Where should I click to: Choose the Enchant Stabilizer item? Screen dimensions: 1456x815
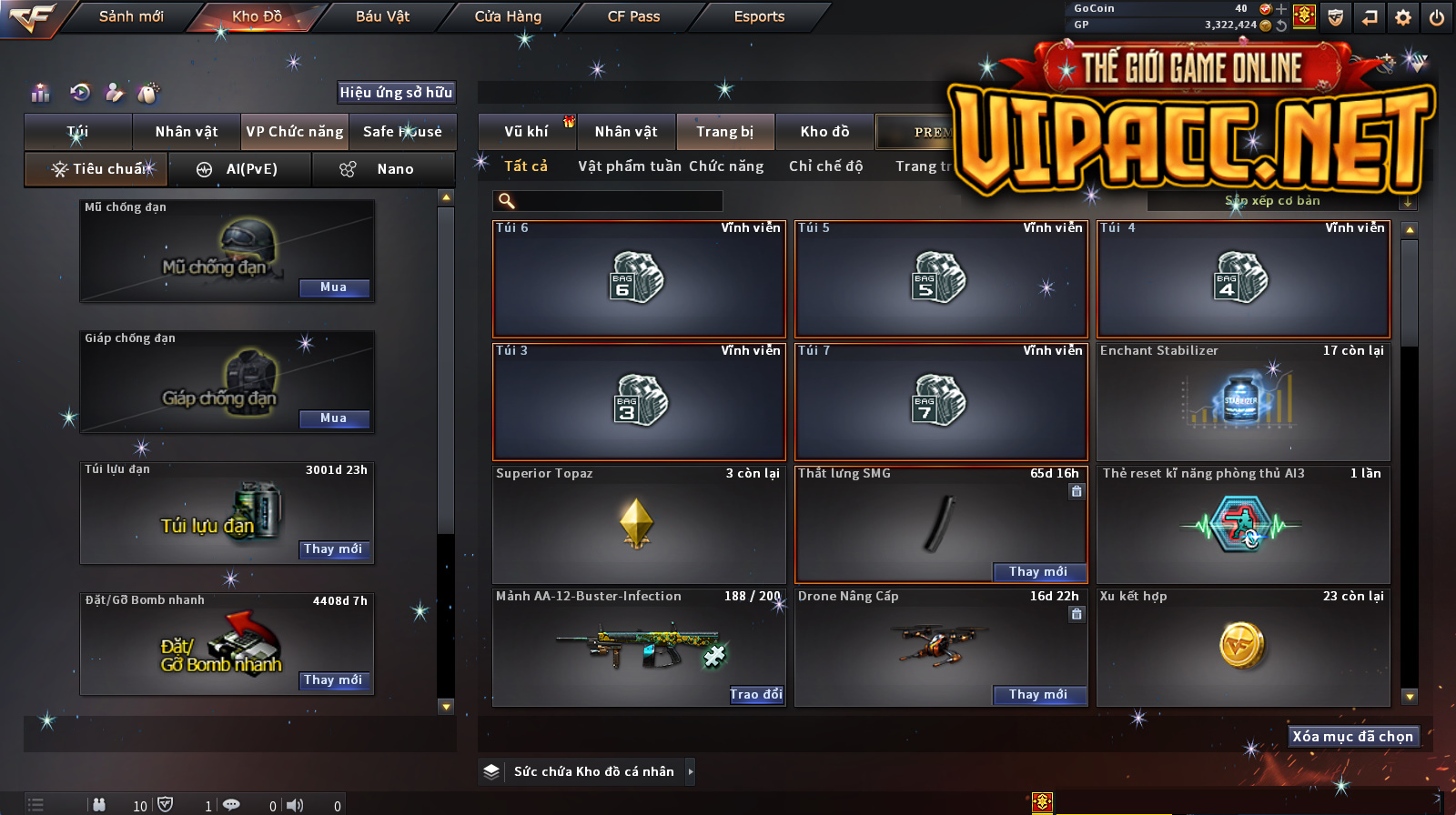pyautogui.click(x=1243, y=402)
